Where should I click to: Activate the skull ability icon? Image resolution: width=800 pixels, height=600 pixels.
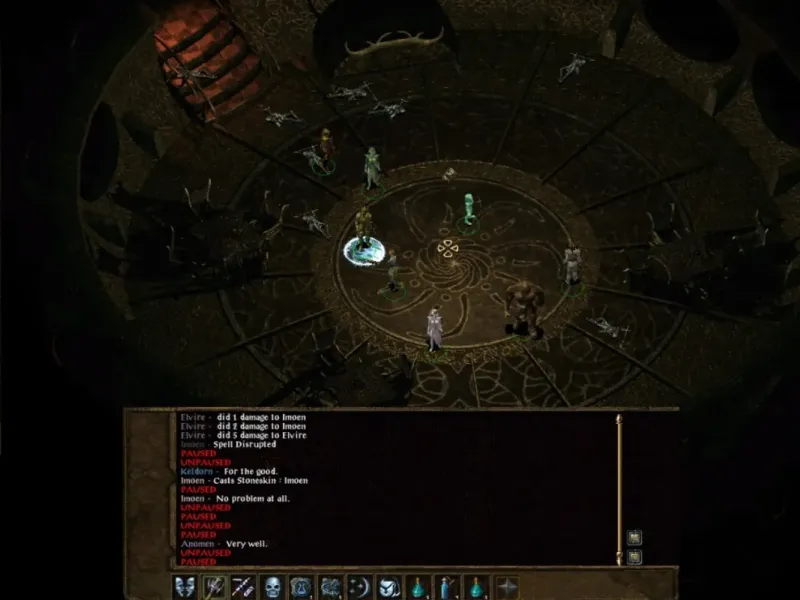click(x=272, y=587)
